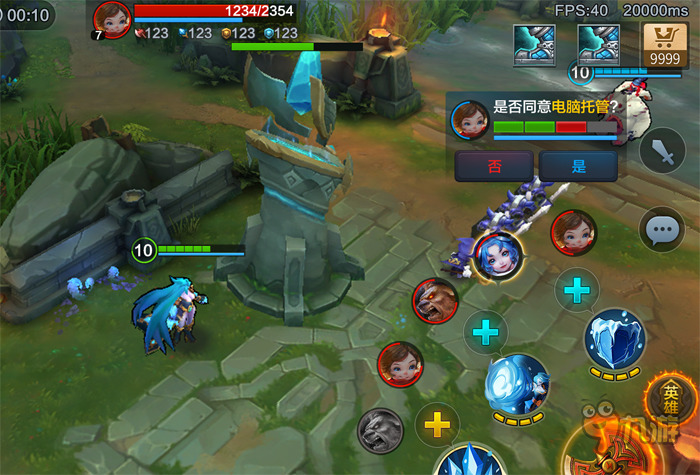This screenshot has height=475, width=700.
Task: Upgrade skill with the yellow plus button
Action: pos(436,425)
